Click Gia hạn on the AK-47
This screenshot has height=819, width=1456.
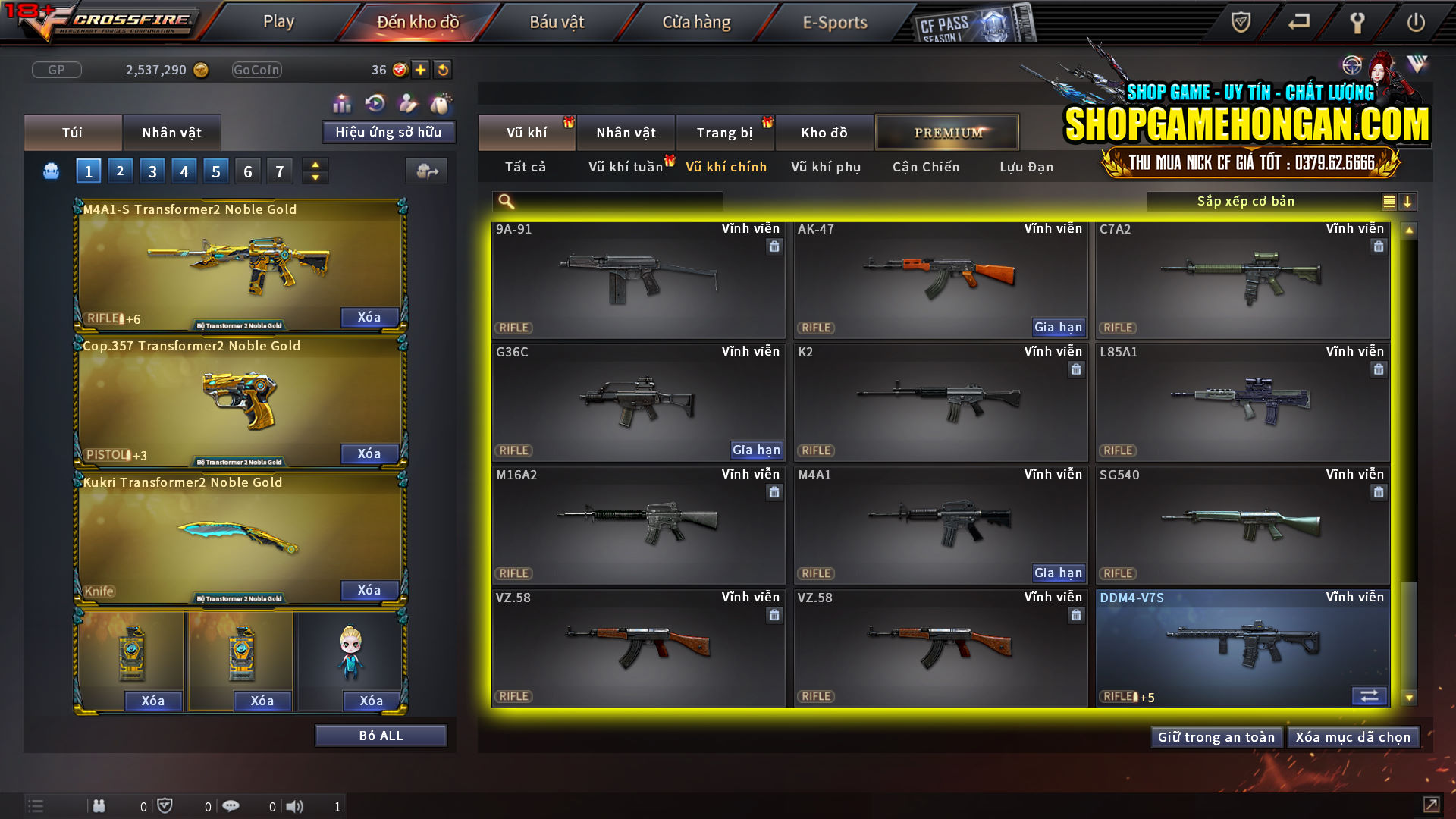point(1058,327)
